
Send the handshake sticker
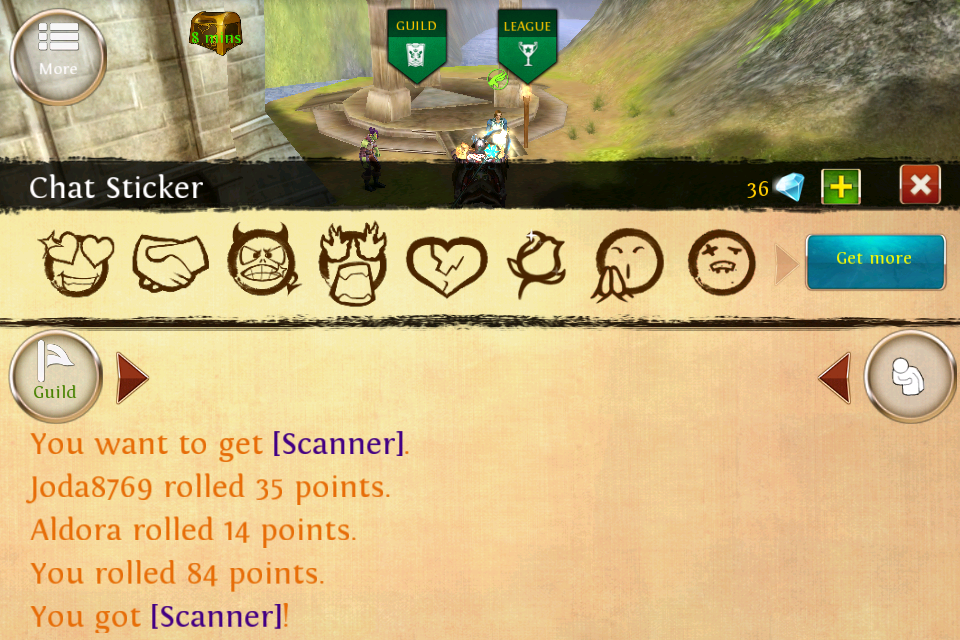pos(171,262)
